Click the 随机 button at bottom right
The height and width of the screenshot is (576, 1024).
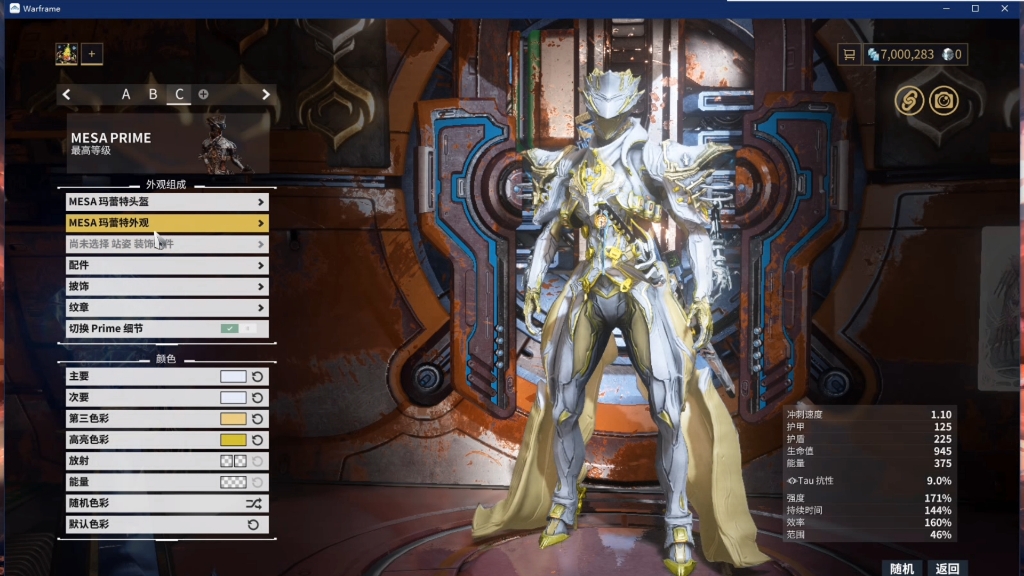point(901,568)
